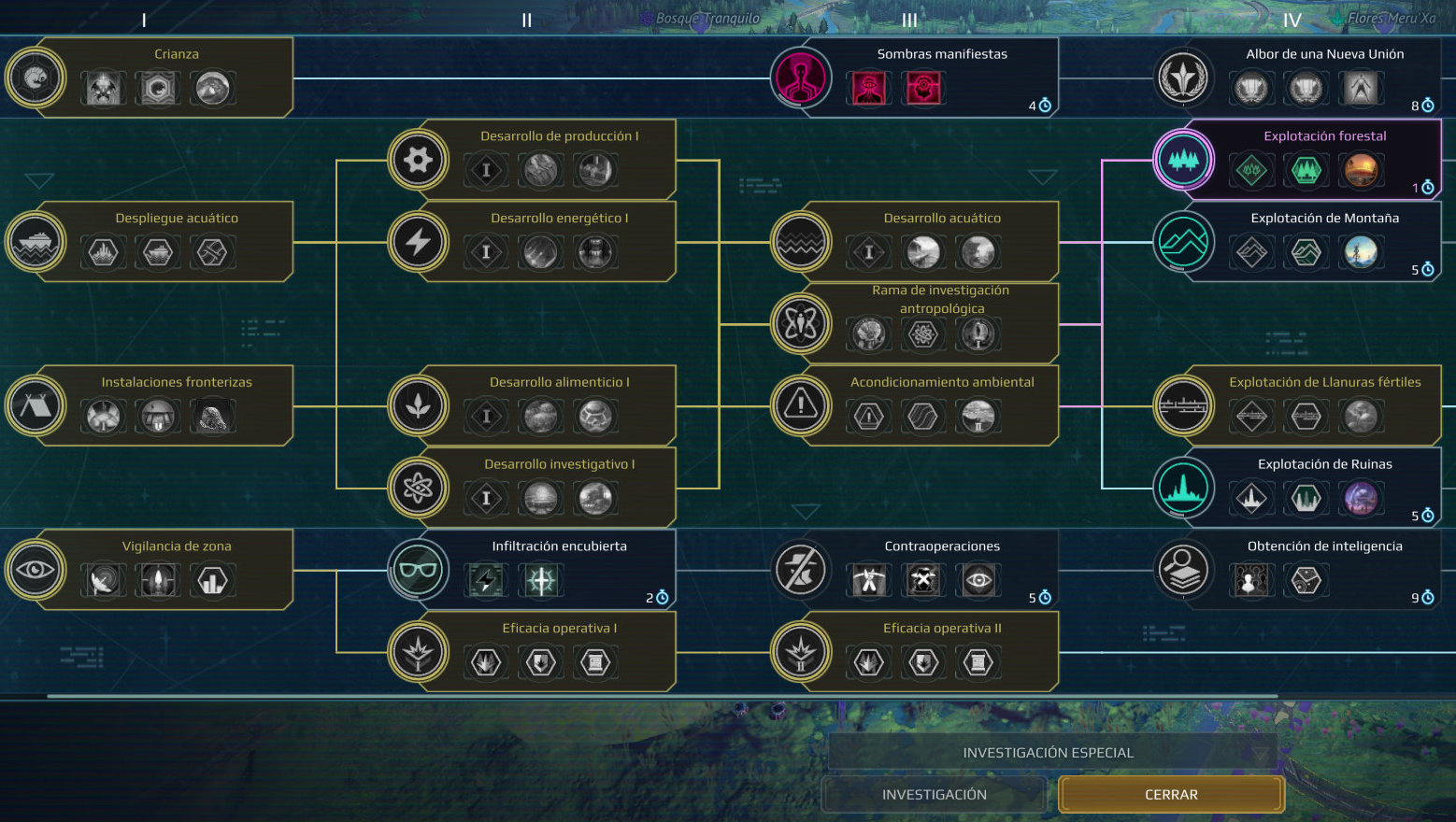Open the INVESTIGACIÓN tab
This screenshot has width=1456, height=822.
point(934,795)
